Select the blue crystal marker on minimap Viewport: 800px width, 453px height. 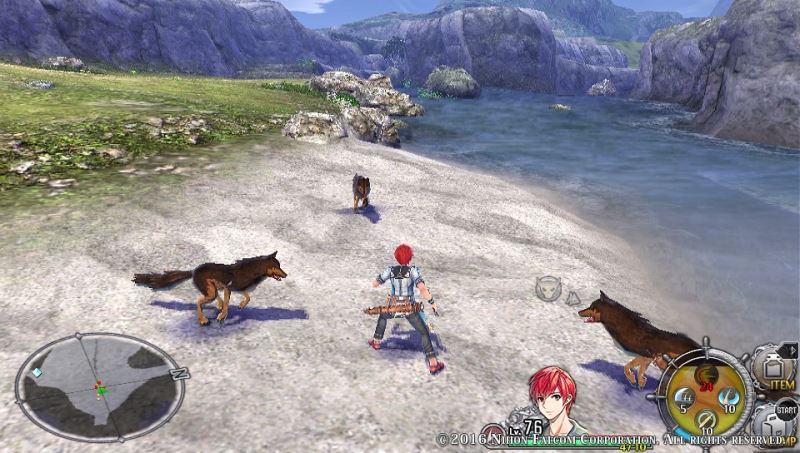(37, 372)
